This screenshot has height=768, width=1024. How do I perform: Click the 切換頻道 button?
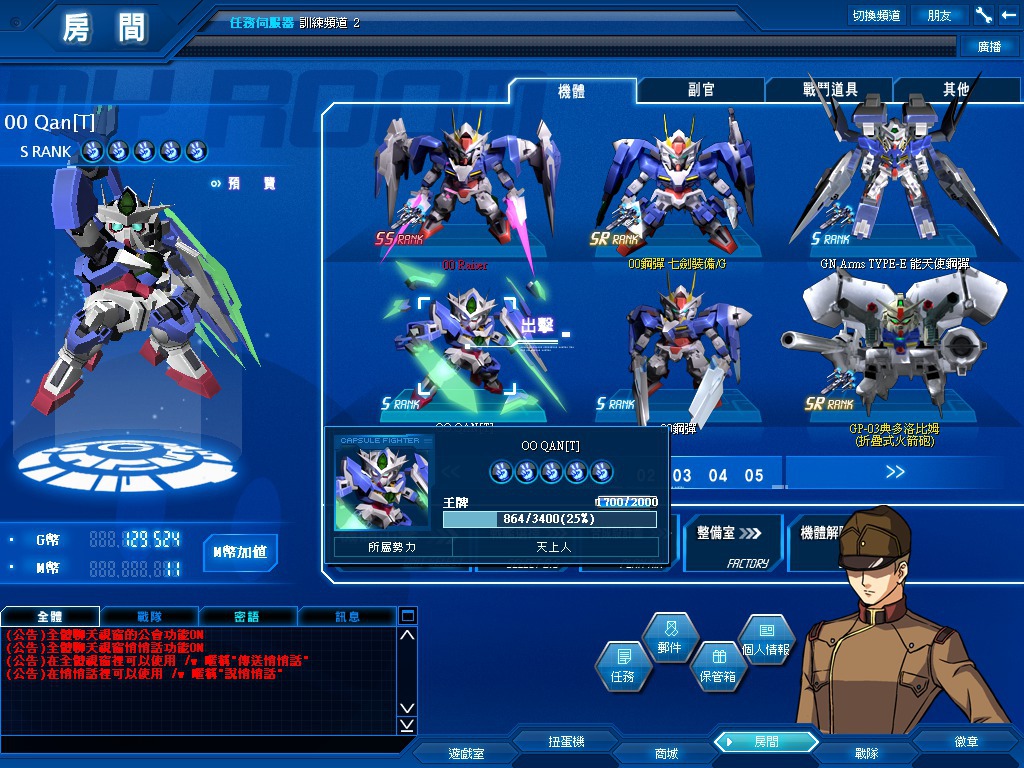pos(876,15)
